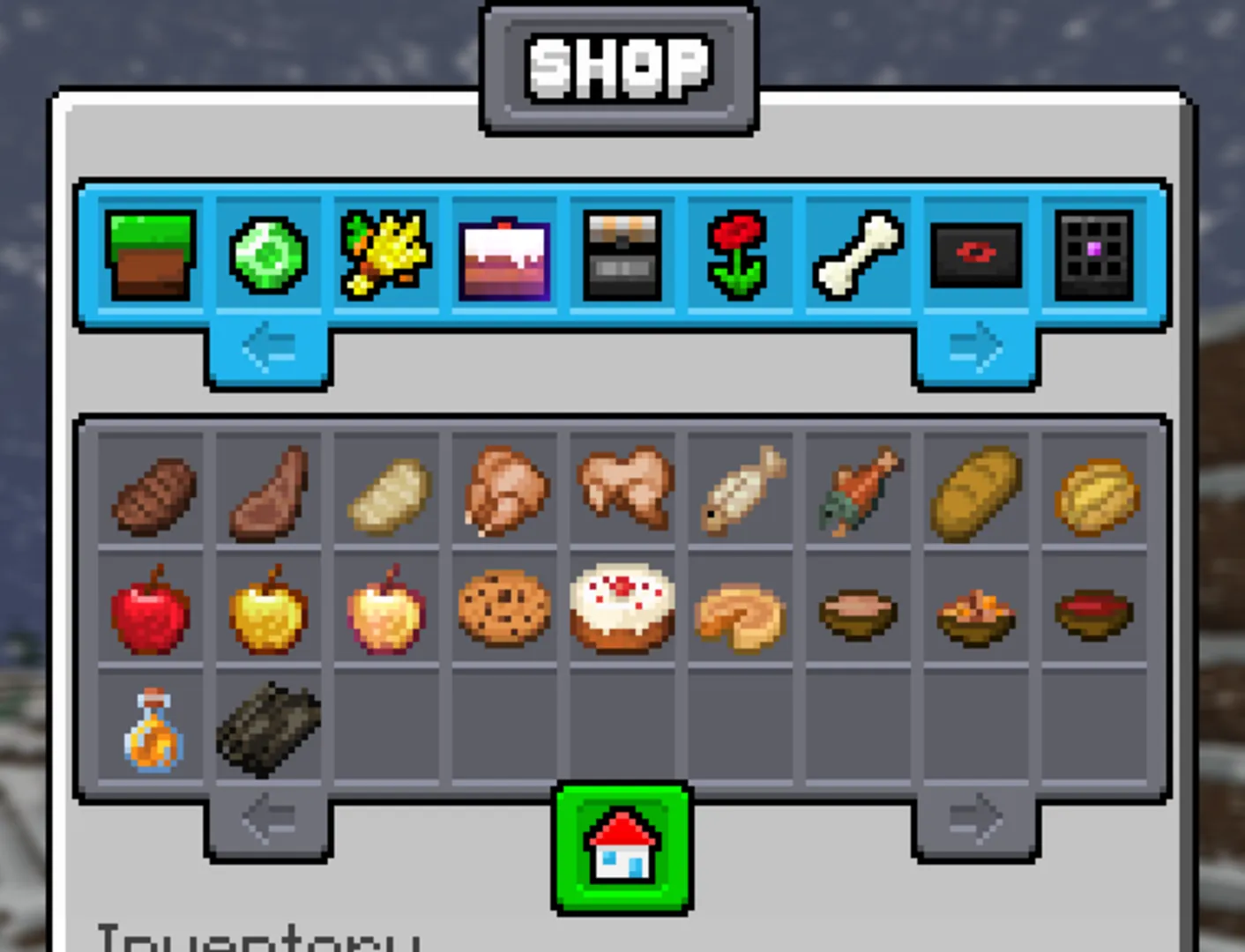Select the grass block Blocks category

click(150, 254)
